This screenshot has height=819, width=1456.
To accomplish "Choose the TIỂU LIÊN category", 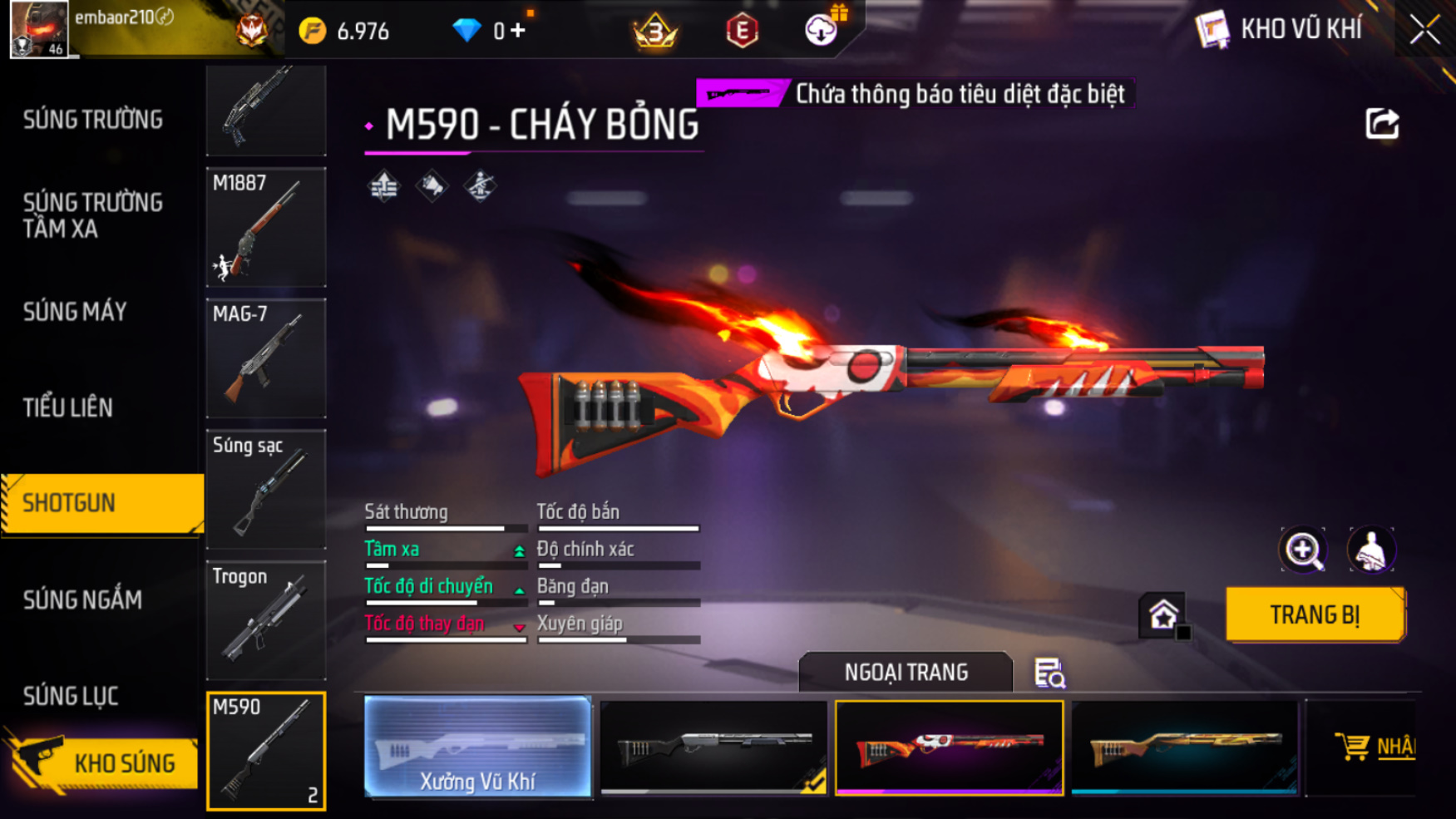I will (x=68, y=407).
